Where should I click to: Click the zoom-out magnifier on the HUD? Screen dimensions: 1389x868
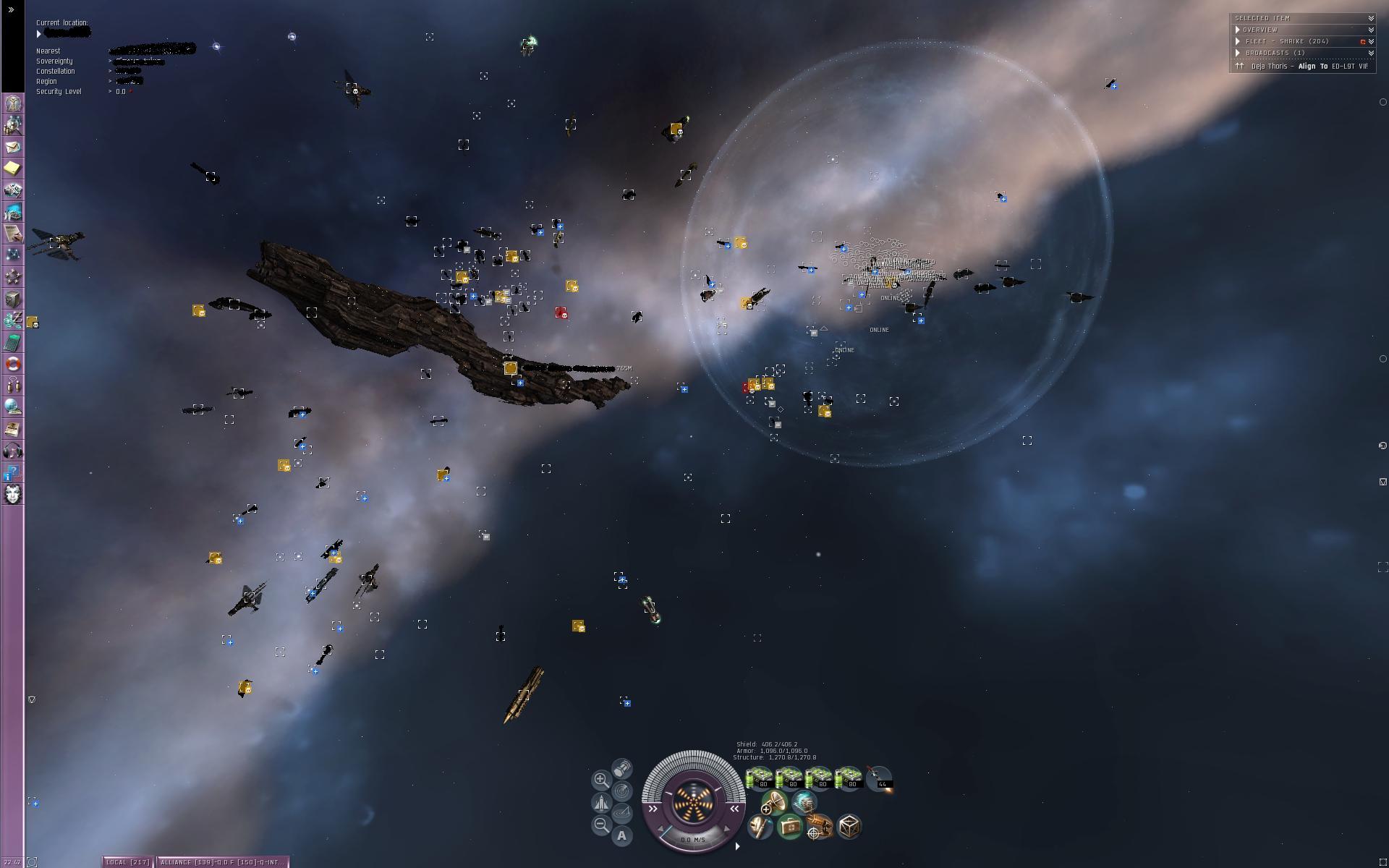pyautogui.click(x=600, y=825)
